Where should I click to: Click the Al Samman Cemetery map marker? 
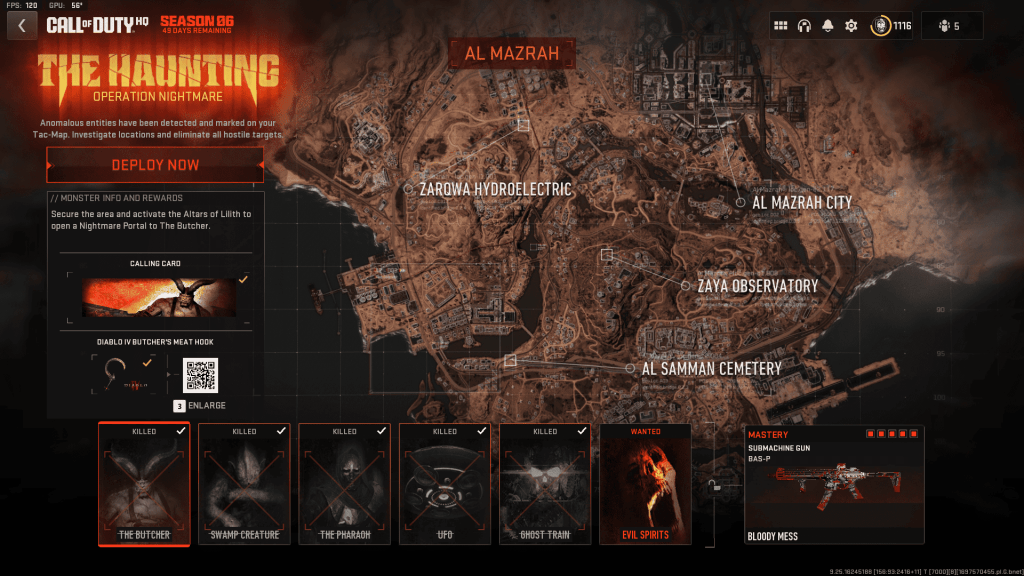[x=630, y=368]
